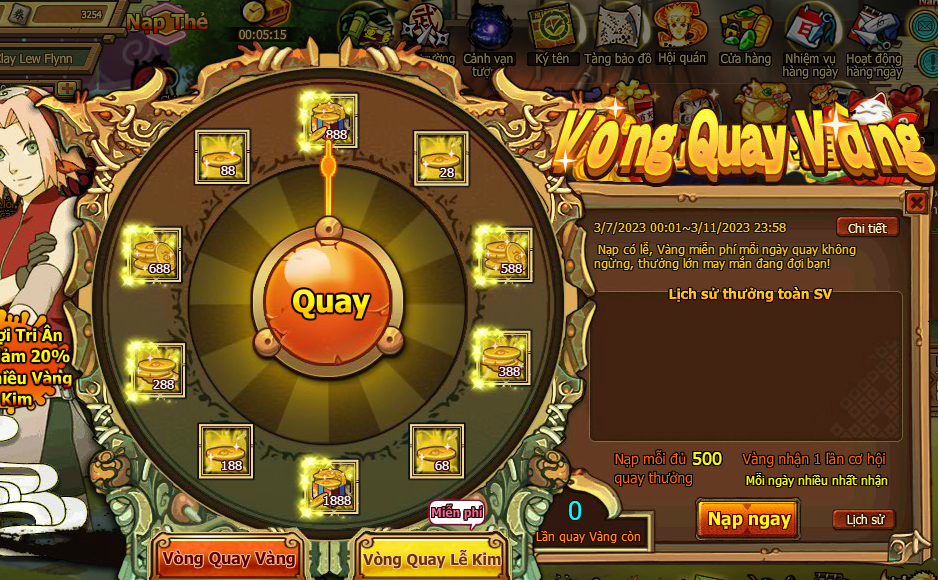The image size is (938, 580).
Task: Open the Hội quán guild hall
Action: 681,34
